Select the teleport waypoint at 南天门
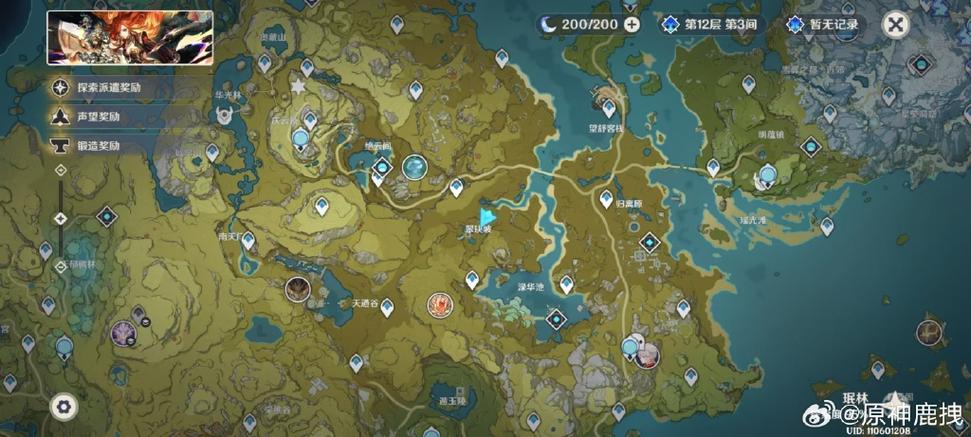The image size is (971, 437). click(x=247, y=240)
